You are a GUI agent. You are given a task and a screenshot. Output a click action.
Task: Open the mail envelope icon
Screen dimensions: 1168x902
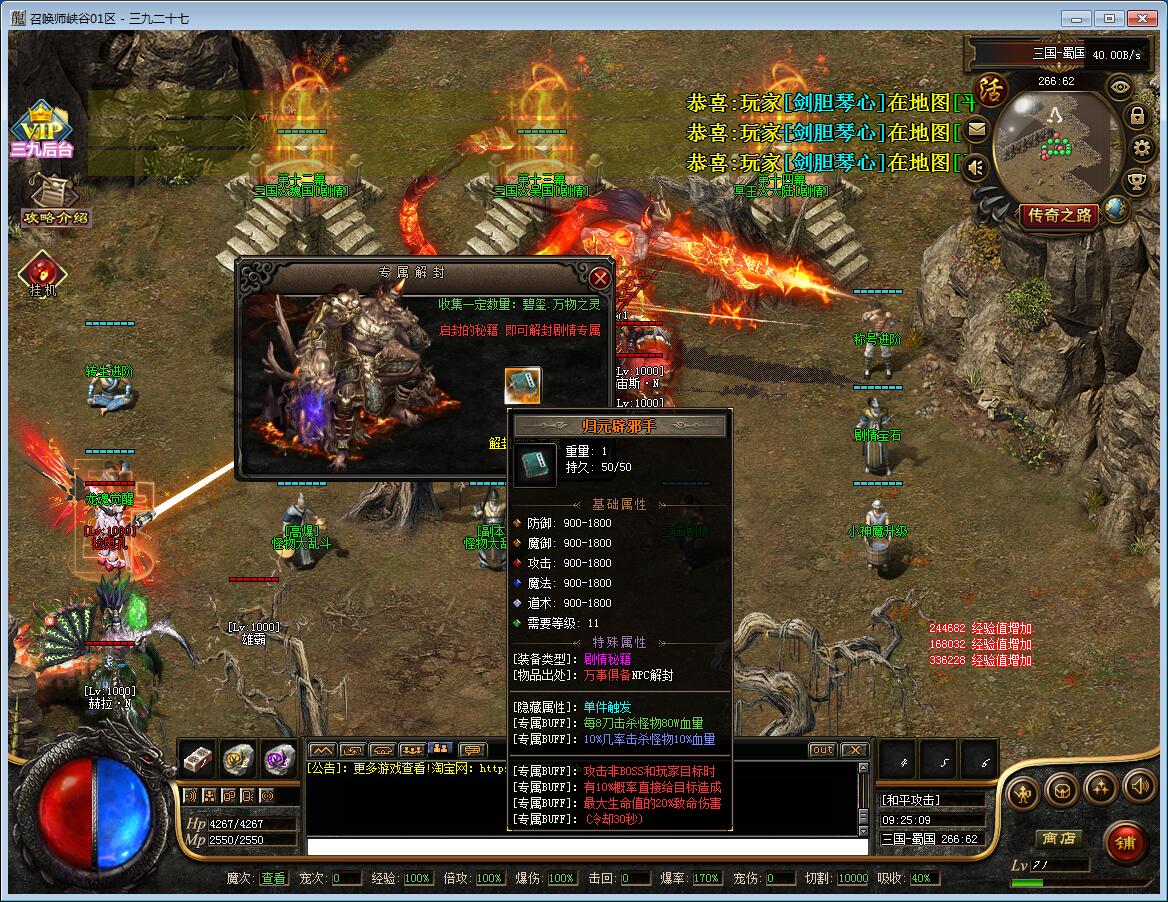976,129
